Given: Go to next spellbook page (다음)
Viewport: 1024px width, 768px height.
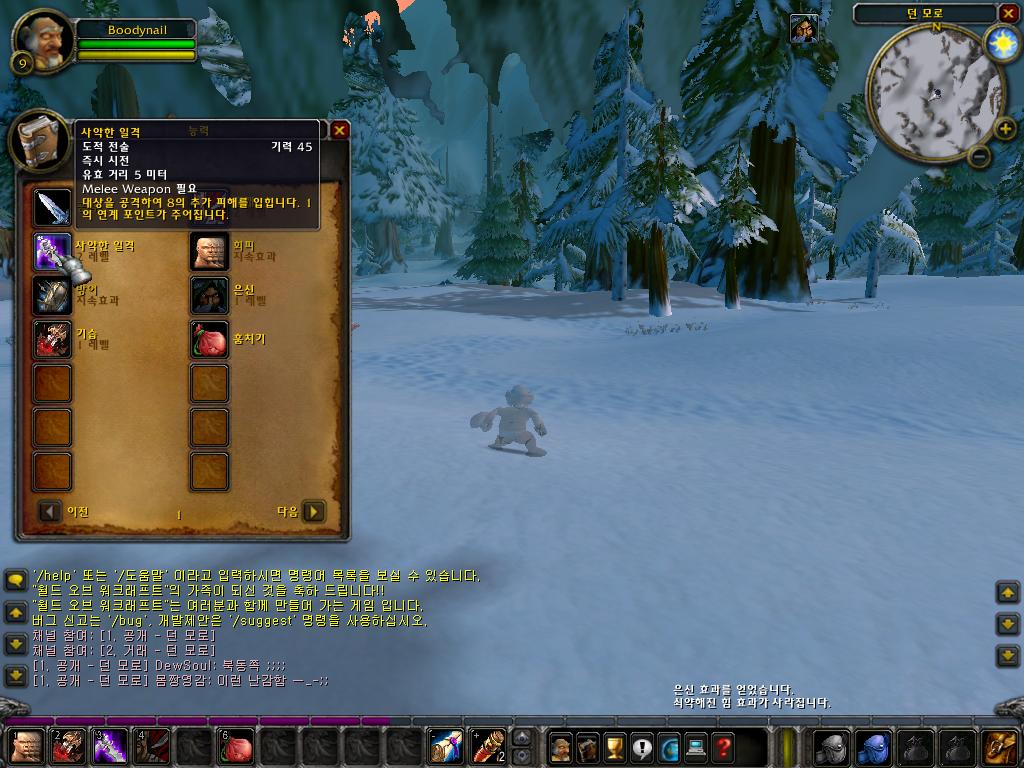Looking at the screenshot, I should click(314, 512).
